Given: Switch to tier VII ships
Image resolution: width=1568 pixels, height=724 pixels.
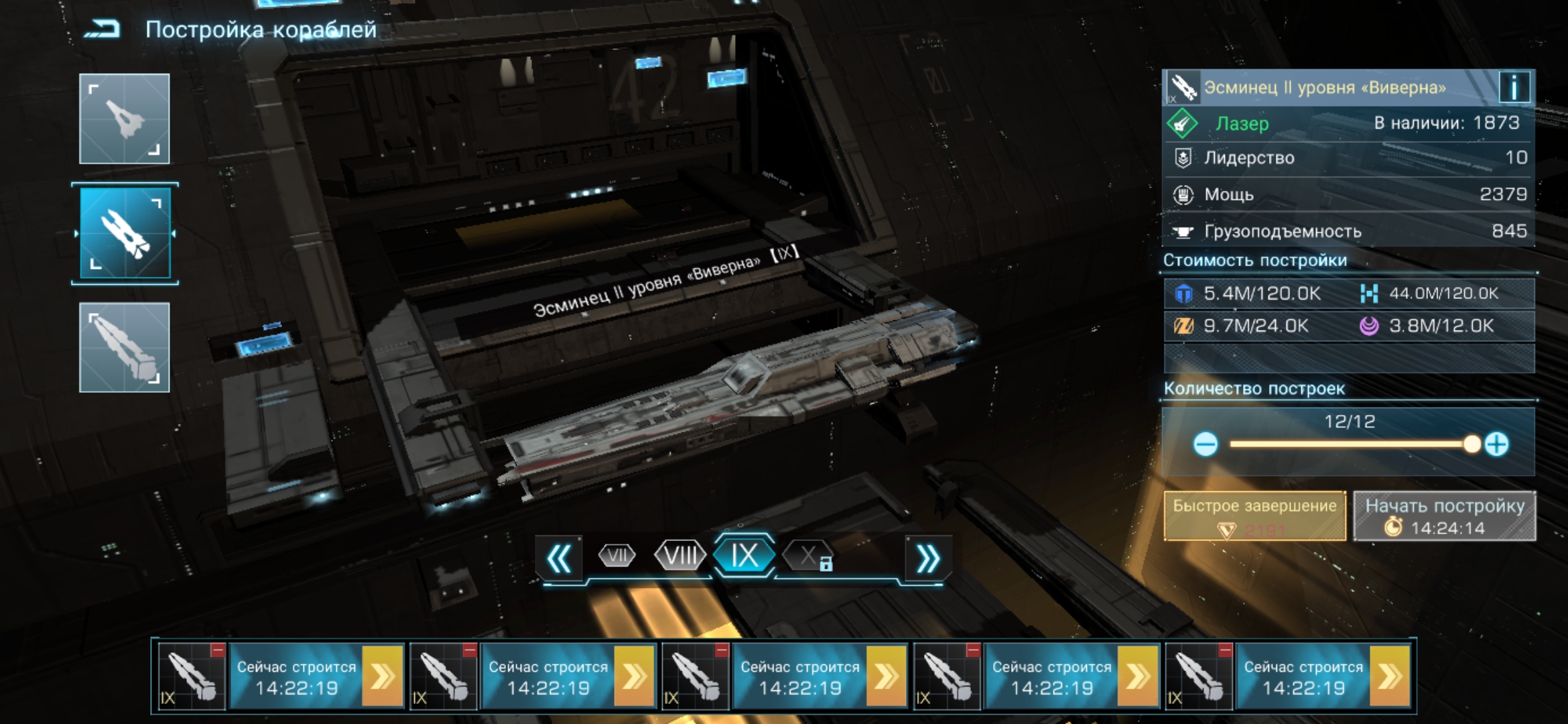Looking at the screenshot, I should (616, 556).
